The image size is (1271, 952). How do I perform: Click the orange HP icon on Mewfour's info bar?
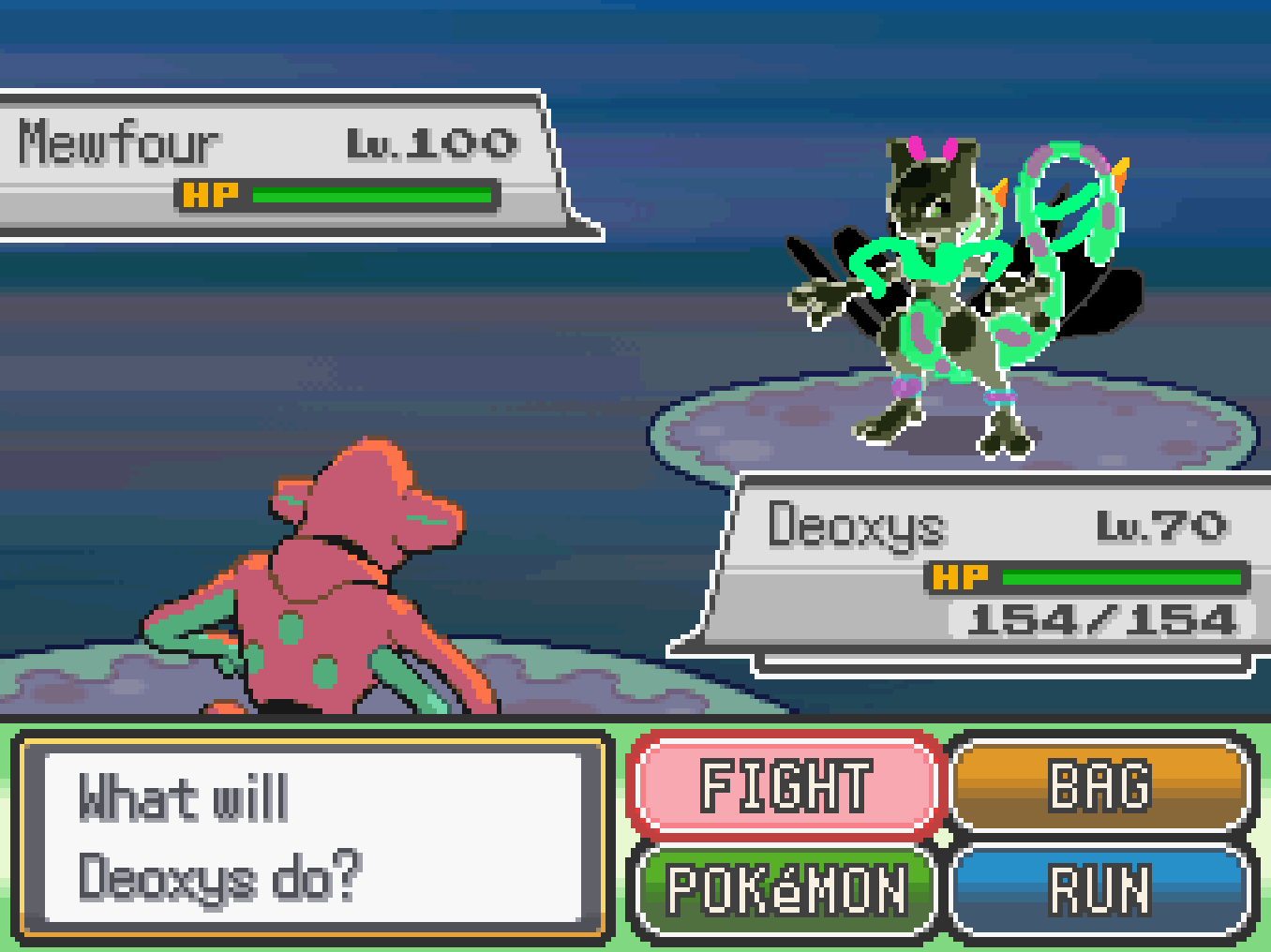pyautogui.click(x=212, y=196)
